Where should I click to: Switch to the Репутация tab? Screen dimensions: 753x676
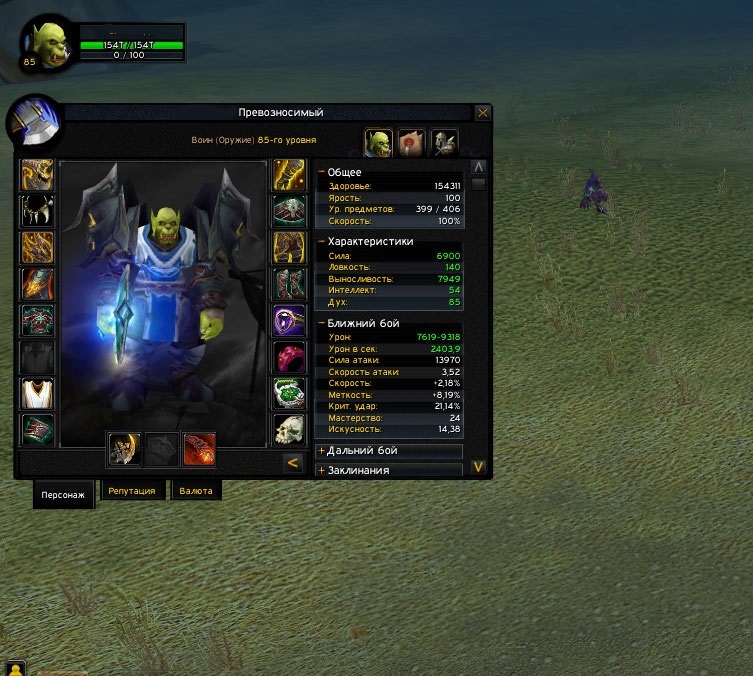[132, 491]
